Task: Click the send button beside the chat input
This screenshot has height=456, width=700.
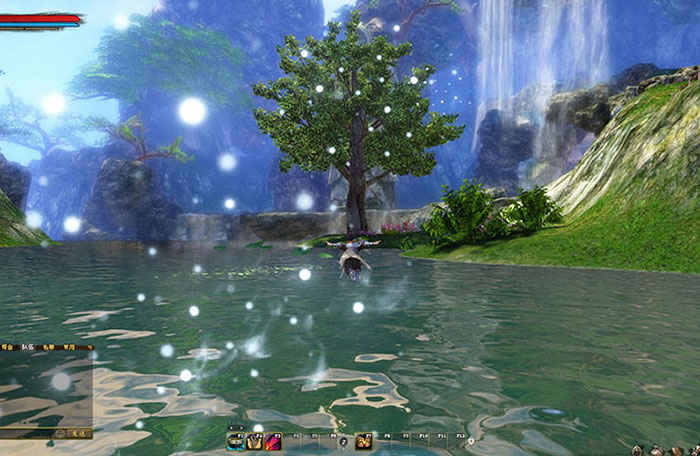Action: click(79, 434)
